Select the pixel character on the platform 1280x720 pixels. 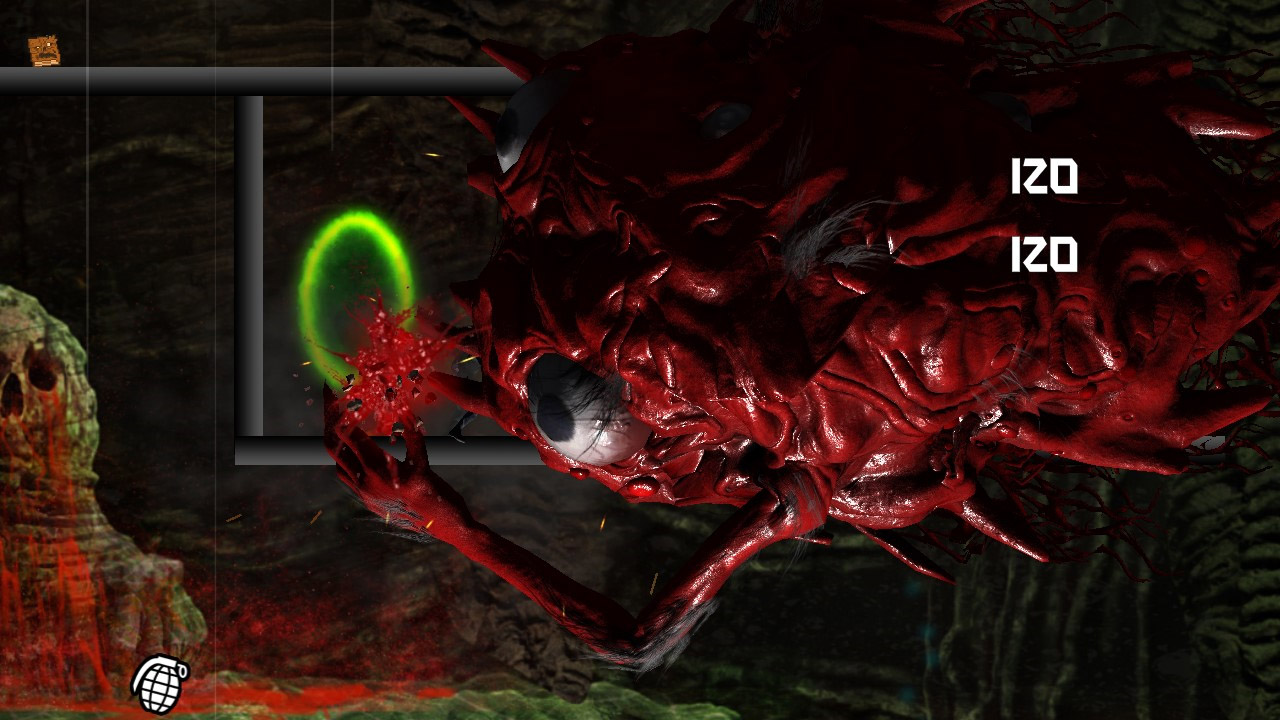[44, 51]
